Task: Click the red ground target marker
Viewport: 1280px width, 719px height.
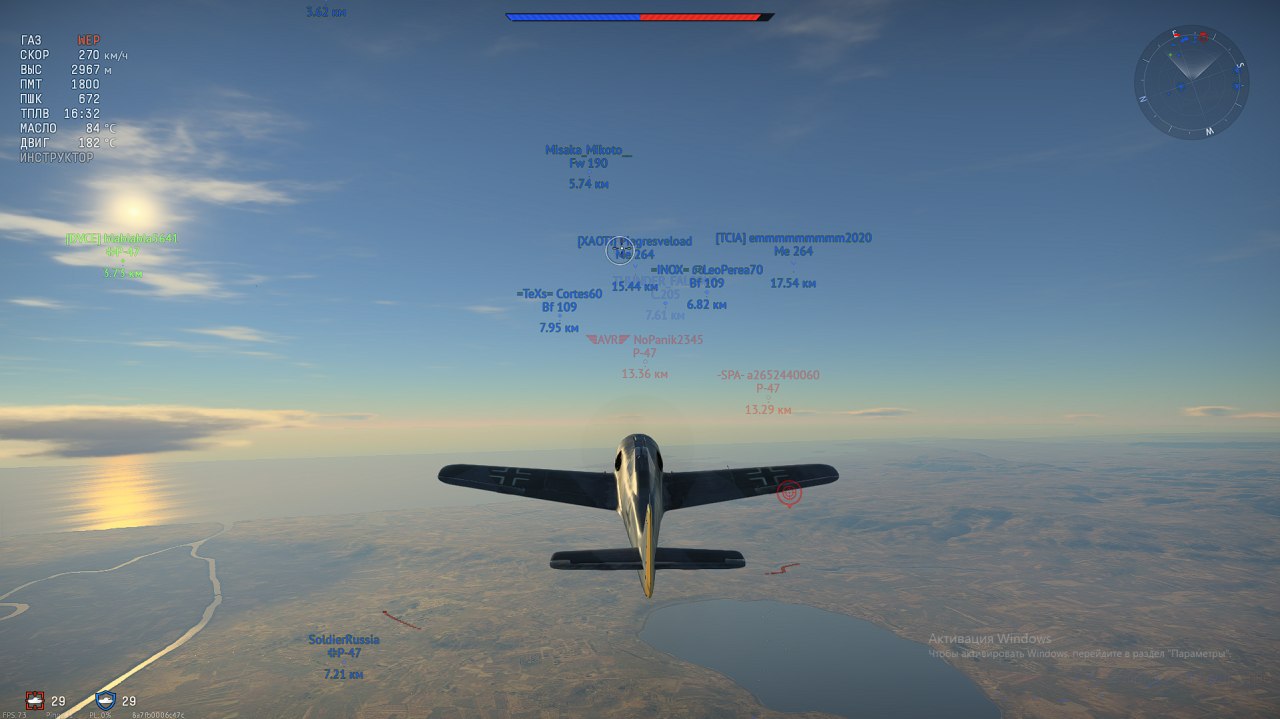Action: 789,492
